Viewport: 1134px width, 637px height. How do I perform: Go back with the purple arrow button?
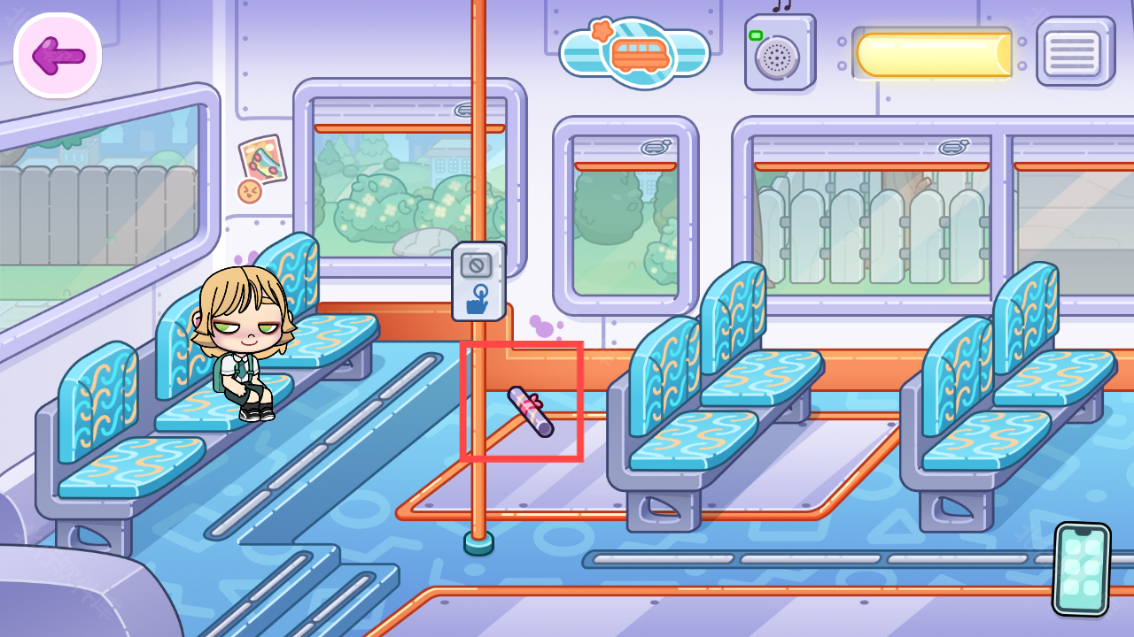(x=57, y=56)
